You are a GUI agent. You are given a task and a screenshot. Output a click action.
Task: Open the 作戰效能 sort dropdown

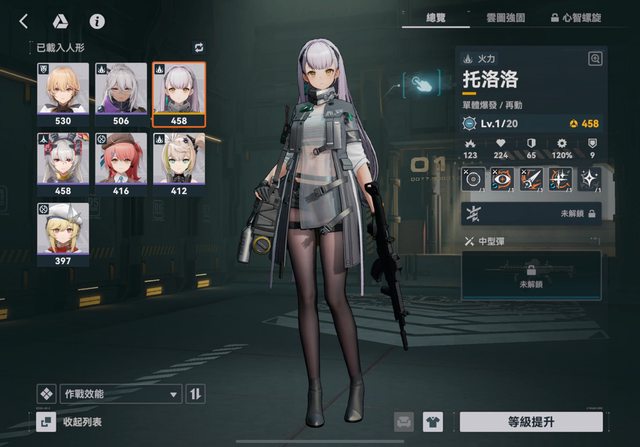pyautogui.click(x=120, y=394)
